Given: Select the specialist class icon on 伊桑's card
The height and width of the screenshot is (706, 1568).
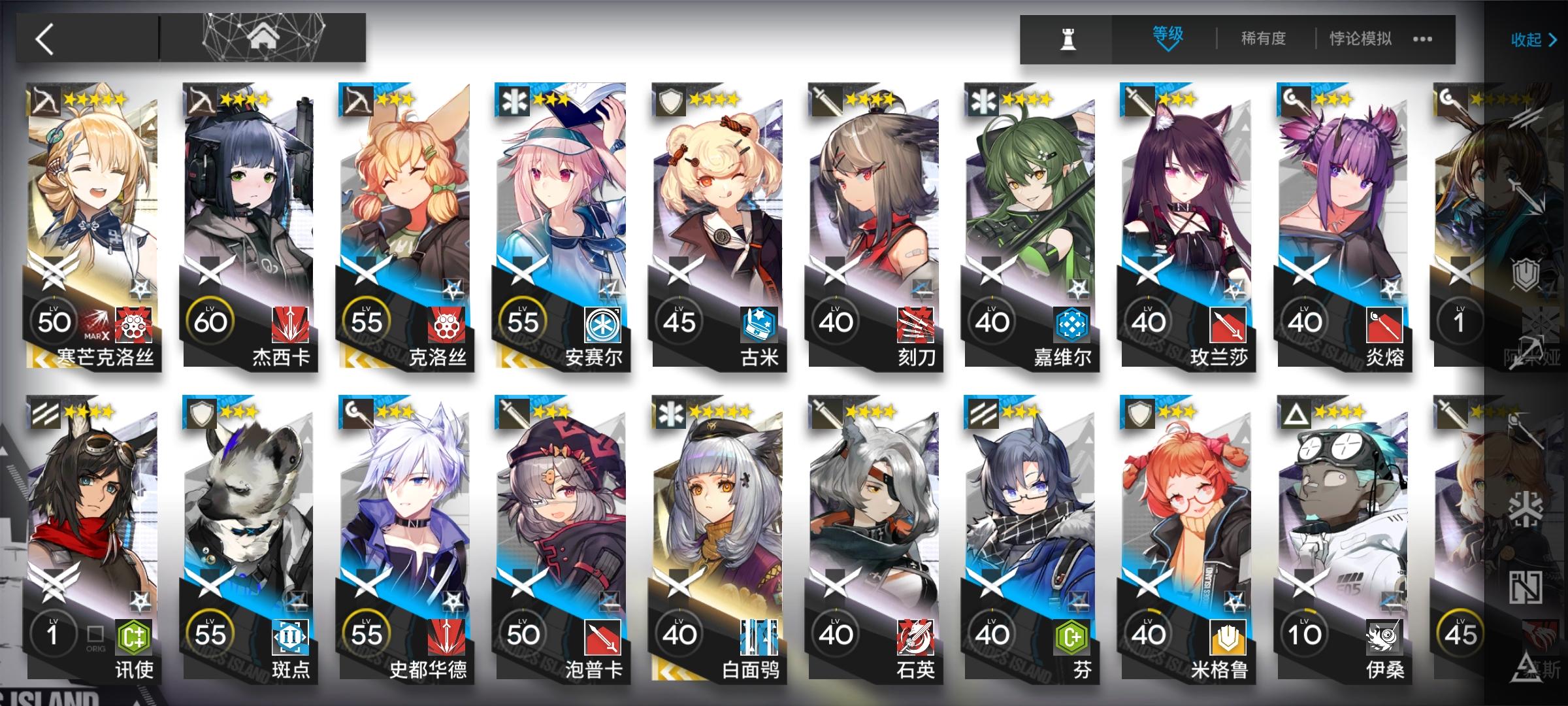Looking at the screenshot, I should [x=1296, y=414].
